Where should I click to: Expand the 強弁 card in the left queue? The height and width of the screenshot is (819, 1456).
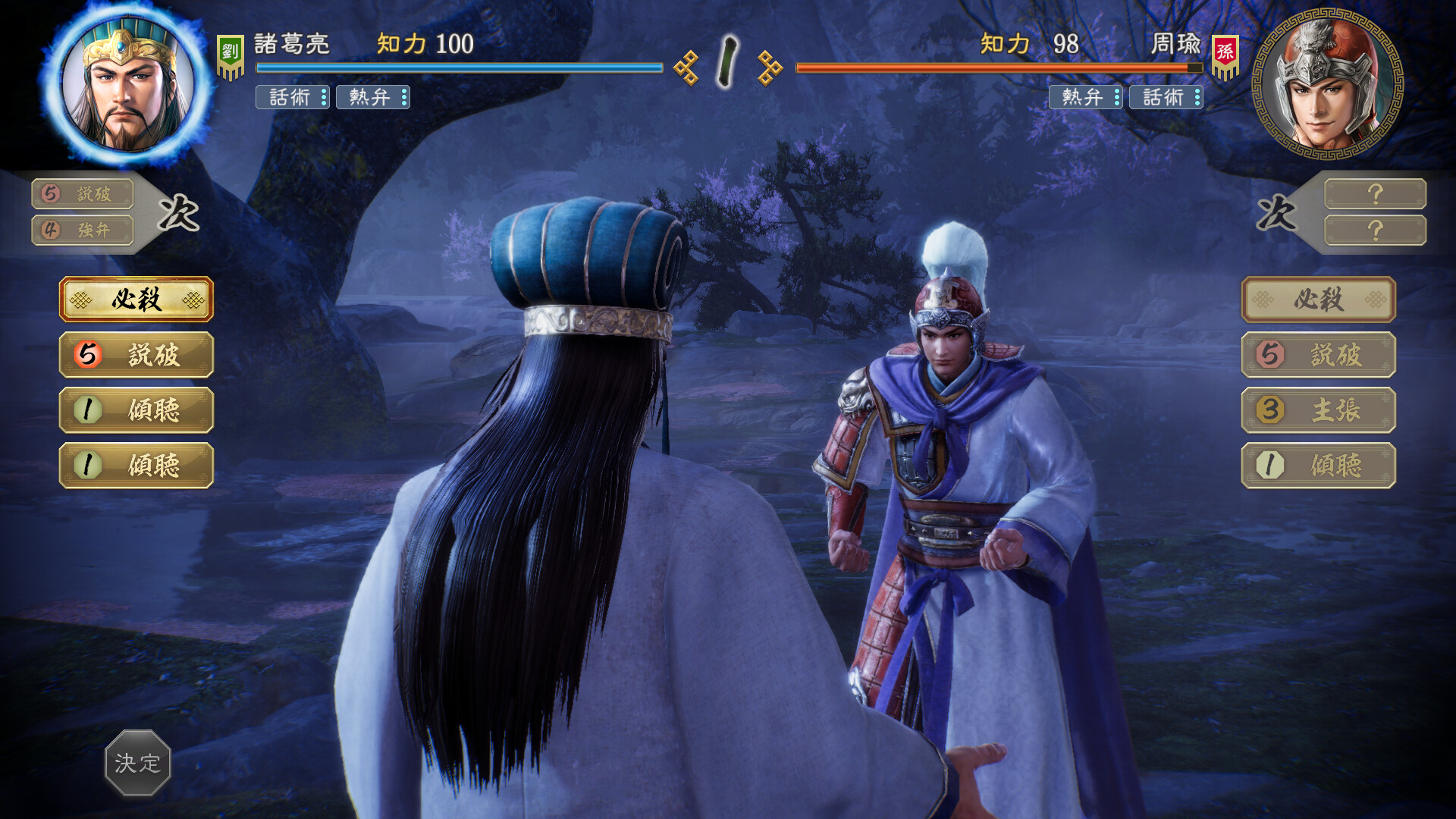(81, 231)
